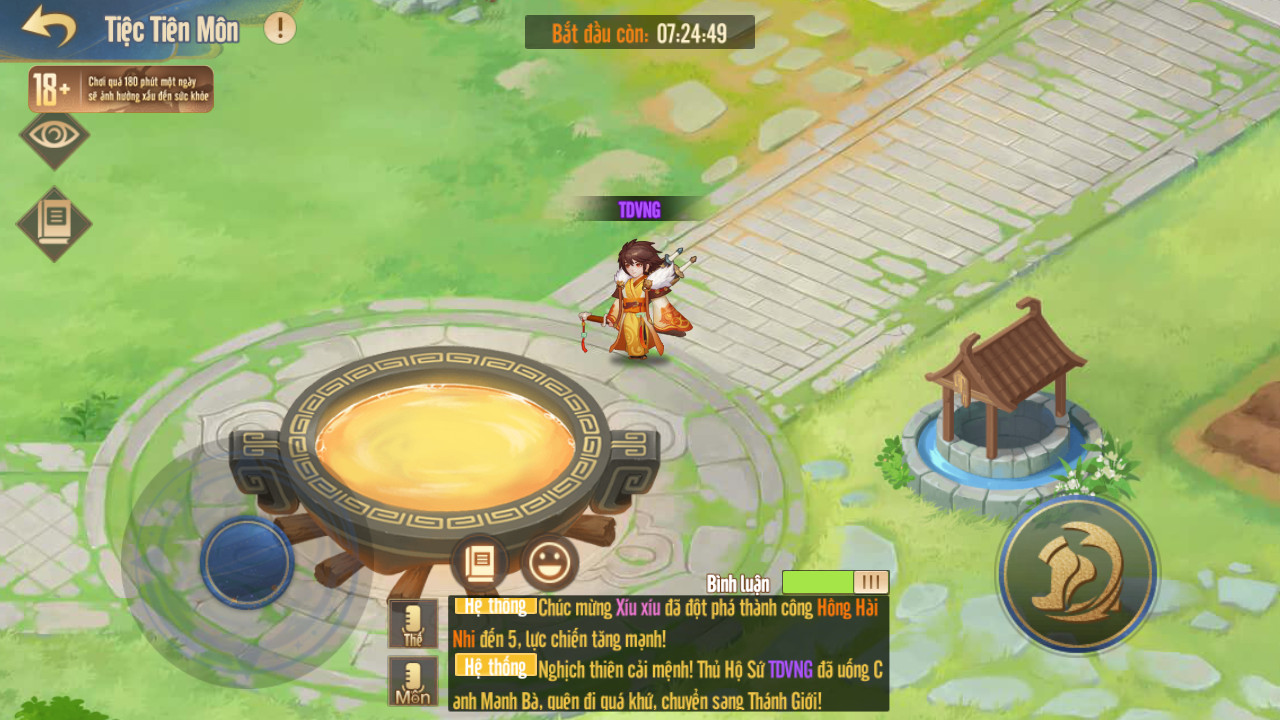1280x720 pixels.
Task: Activate the Thế voice chat microphone
Action: tap(413, 624)
